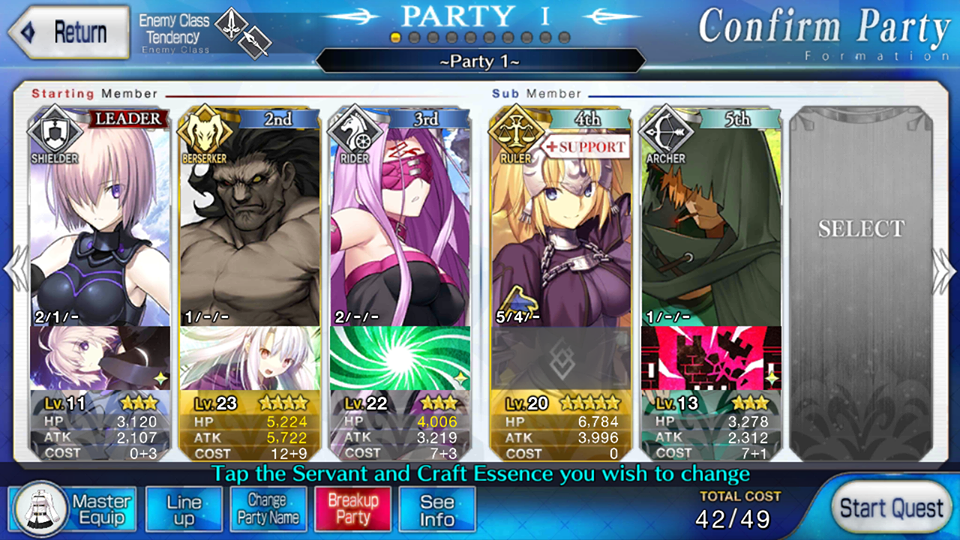Switch to the next party with right arrow
Image resolution: width=960 pixels, height=540 pixels.
pyautogui.click(x=944, y=270)
